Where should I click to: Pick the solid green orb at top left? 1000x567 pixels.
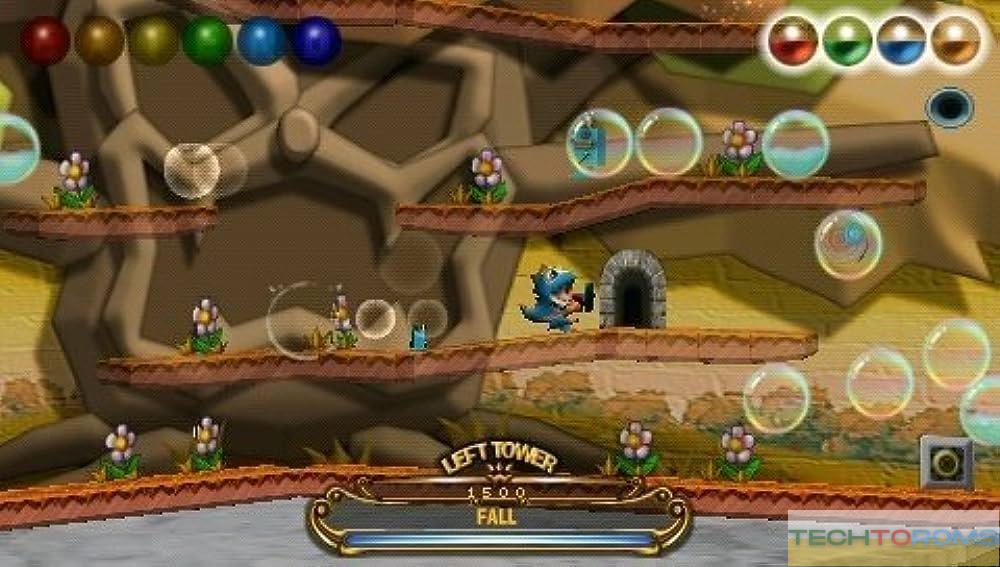coord(207,41)
